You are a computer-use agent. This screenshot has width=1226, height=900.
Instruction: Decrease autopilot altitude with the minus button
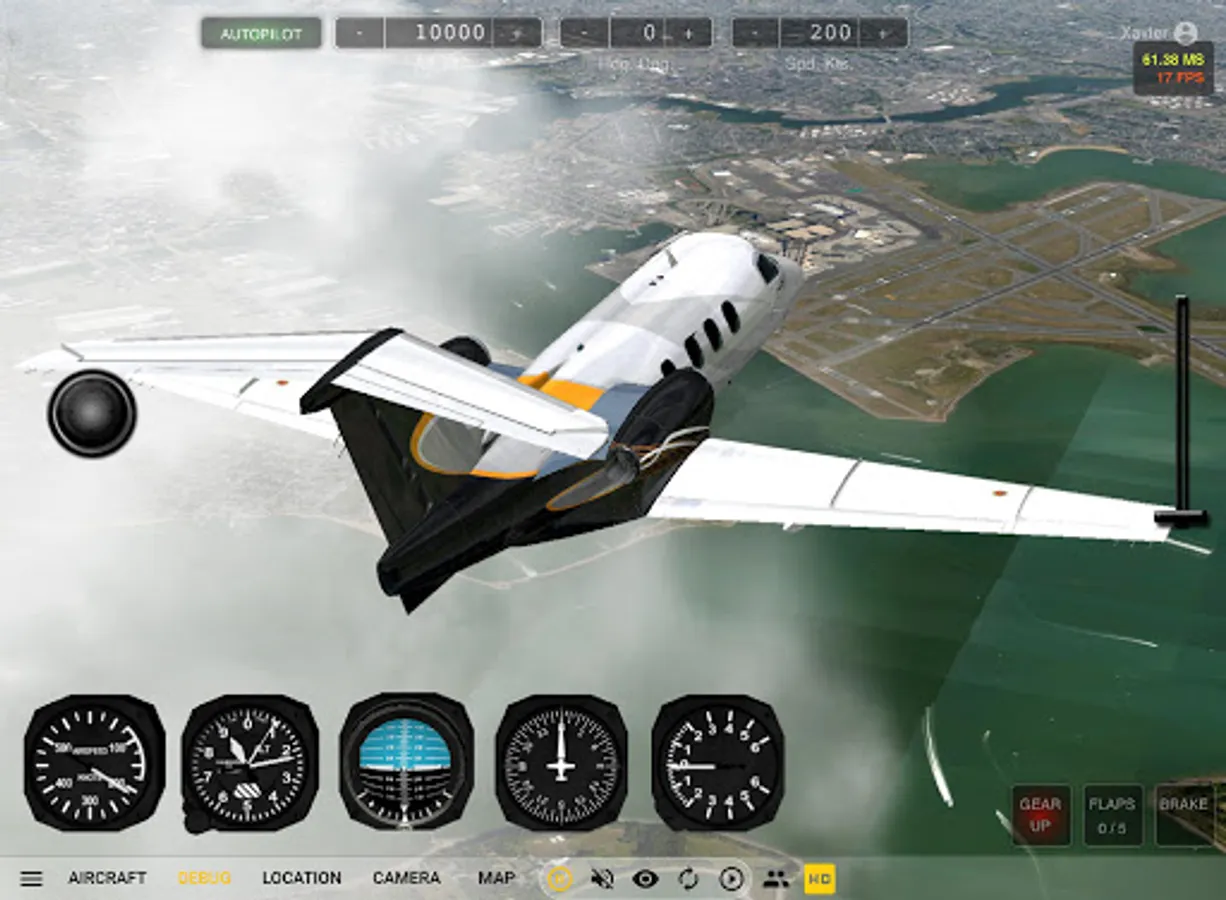point(360,33)
